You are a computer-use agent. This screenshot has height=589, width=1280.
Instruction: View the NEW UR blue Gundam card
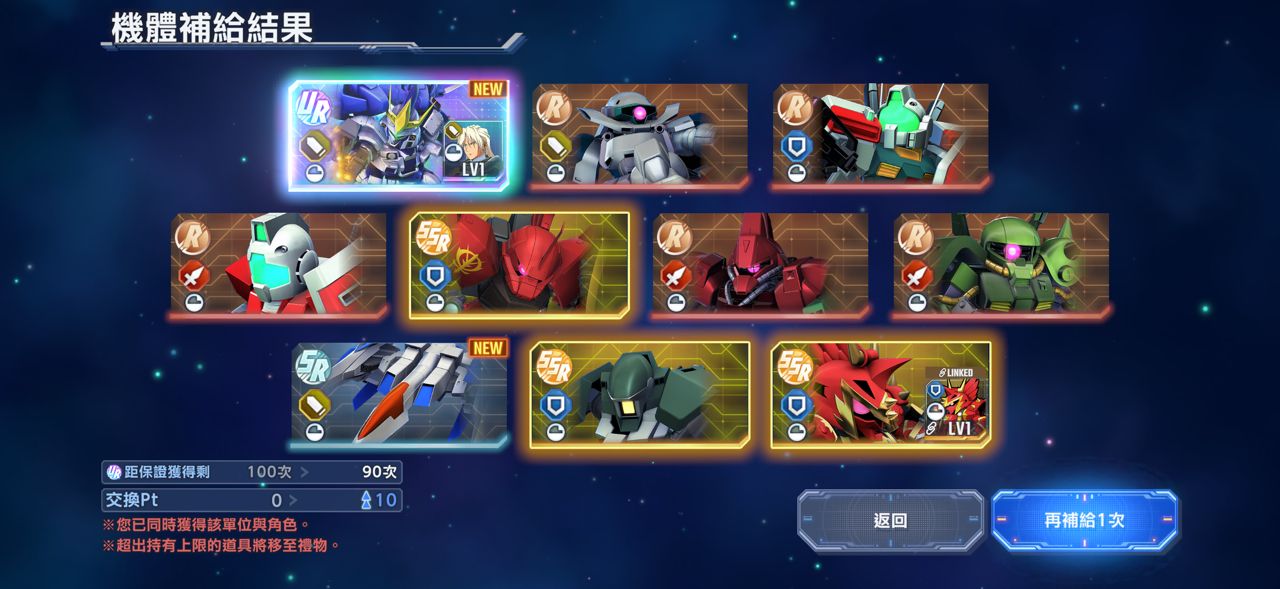(x=398, y=135)
